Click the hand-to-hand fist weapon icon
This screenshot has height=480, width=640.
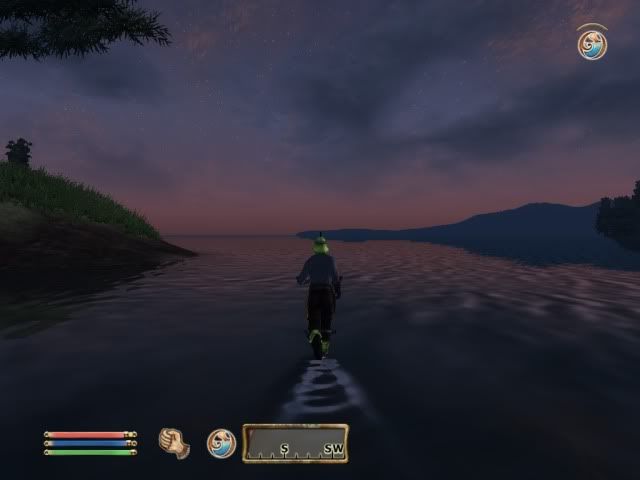tap(174, 443)
